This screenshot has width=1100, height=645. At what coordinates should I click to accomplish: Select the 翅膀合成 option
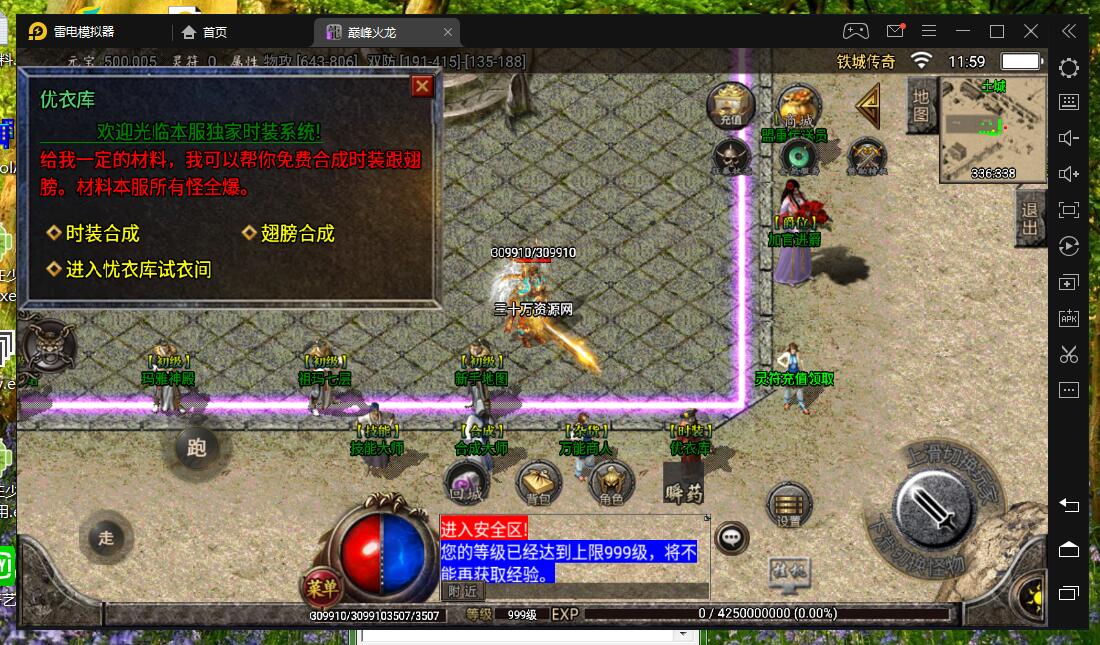[x=297, y=234]
